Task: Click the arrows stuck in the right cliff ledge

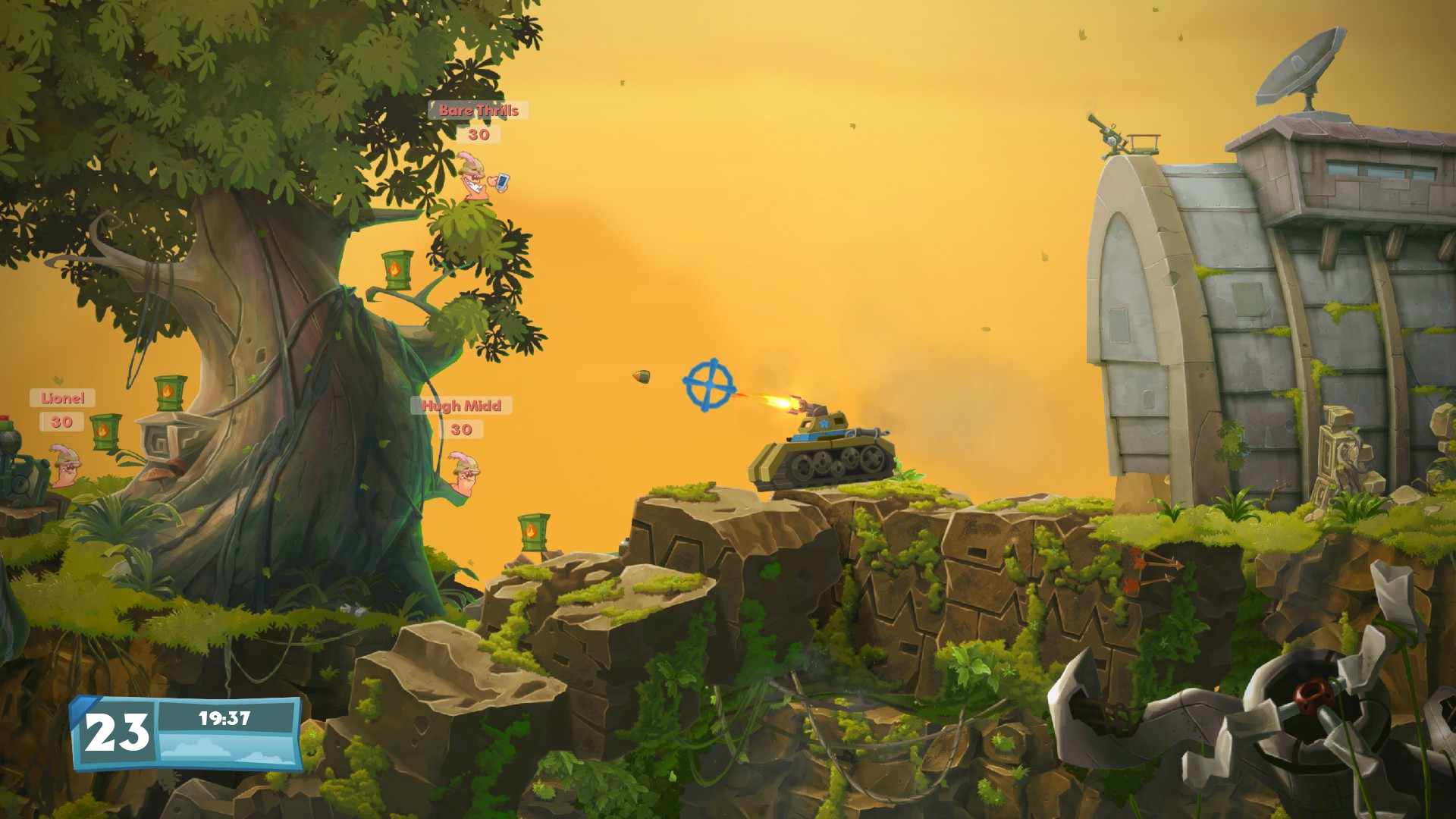Action: click(1155, 569)
